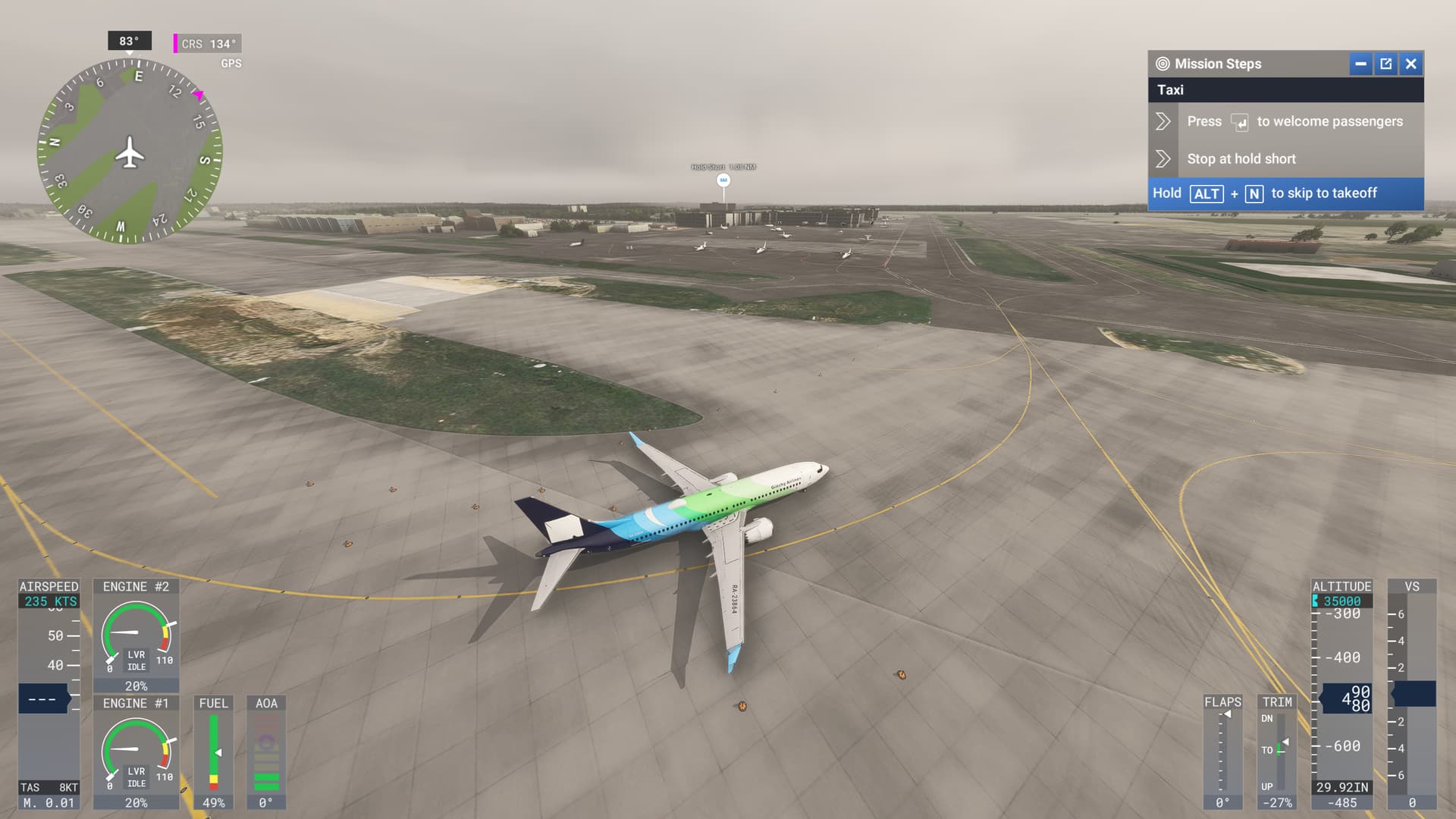Screen dimensions: 1456x819
Task: Pop out the Mission Steps panel
Action: (1385, 64)
